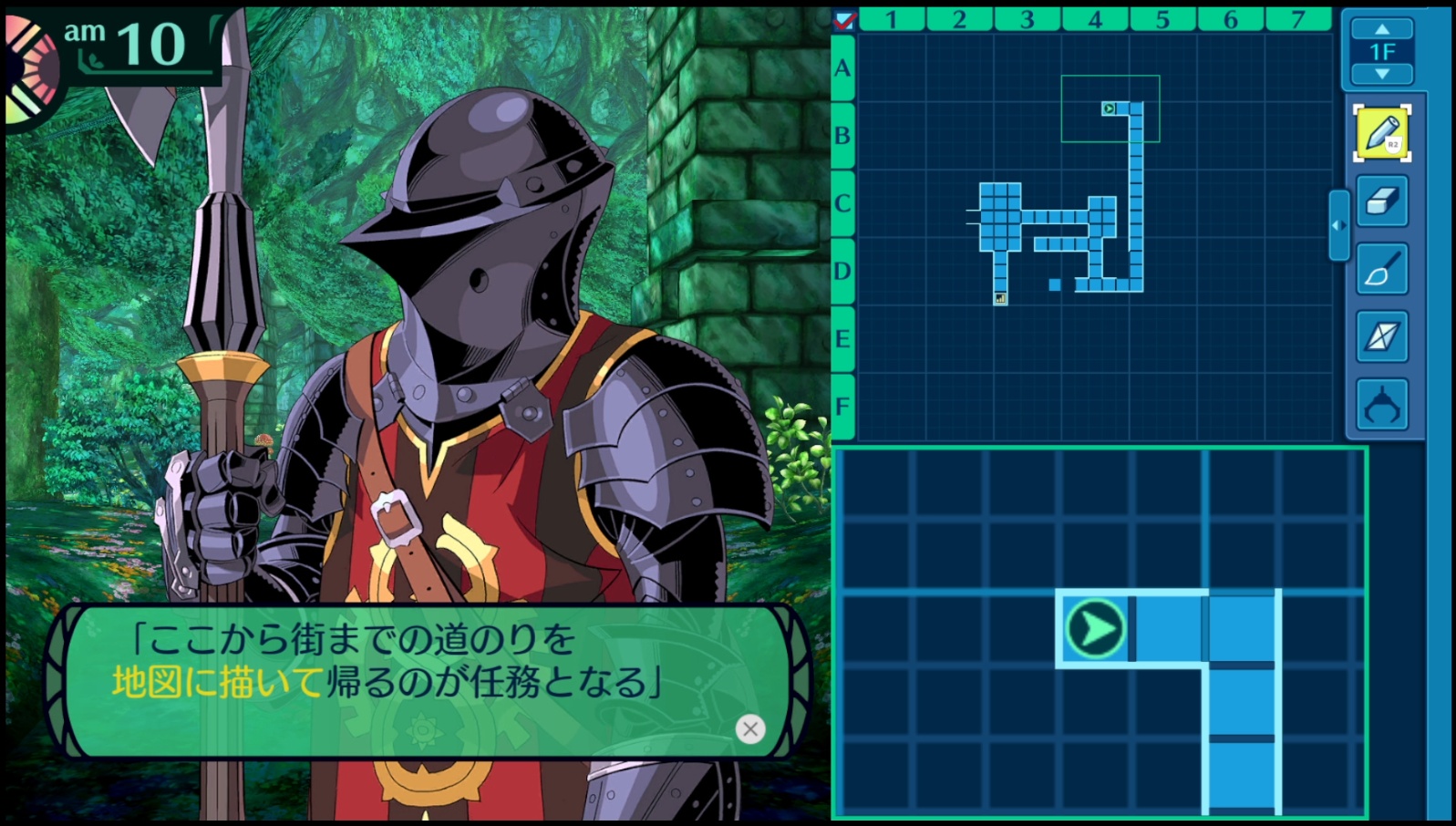This screenshot has height=826, width=1456.
Task: Close the dialogue with the X button
Action: tap(749, 728)
